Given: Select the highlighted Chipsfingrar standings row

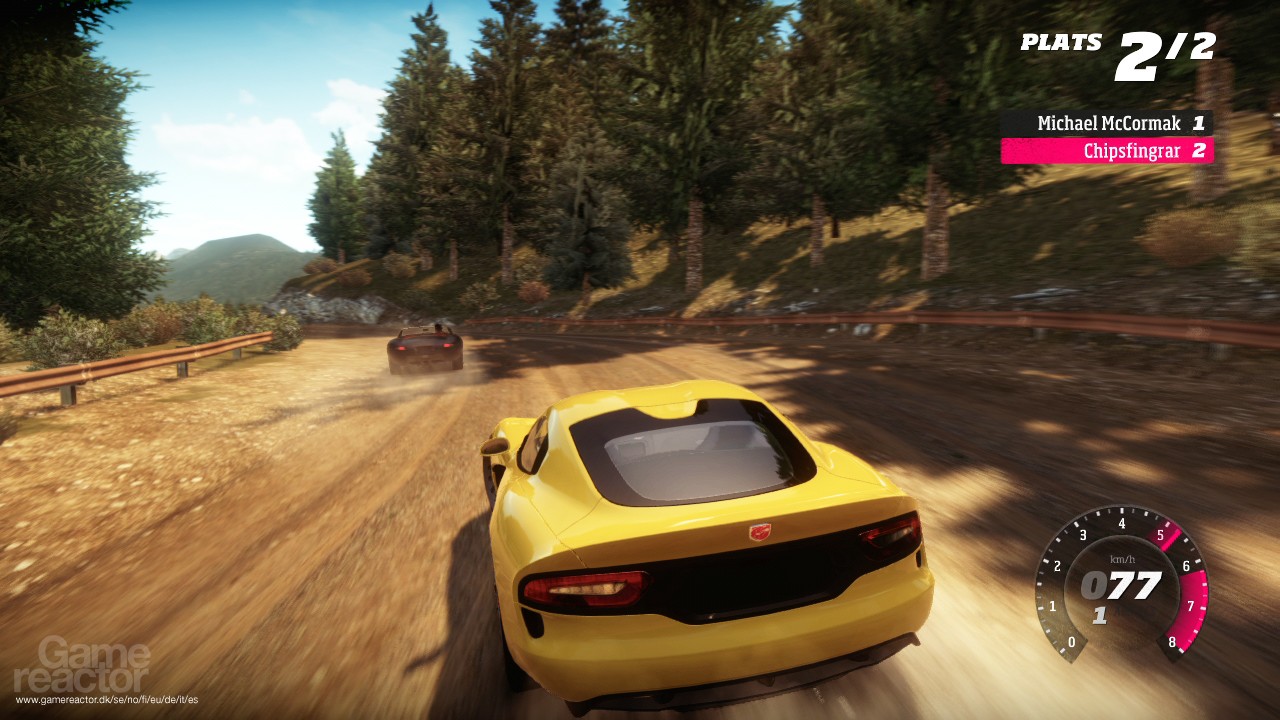Looking at the screenshot, I should click(1107, 151).
